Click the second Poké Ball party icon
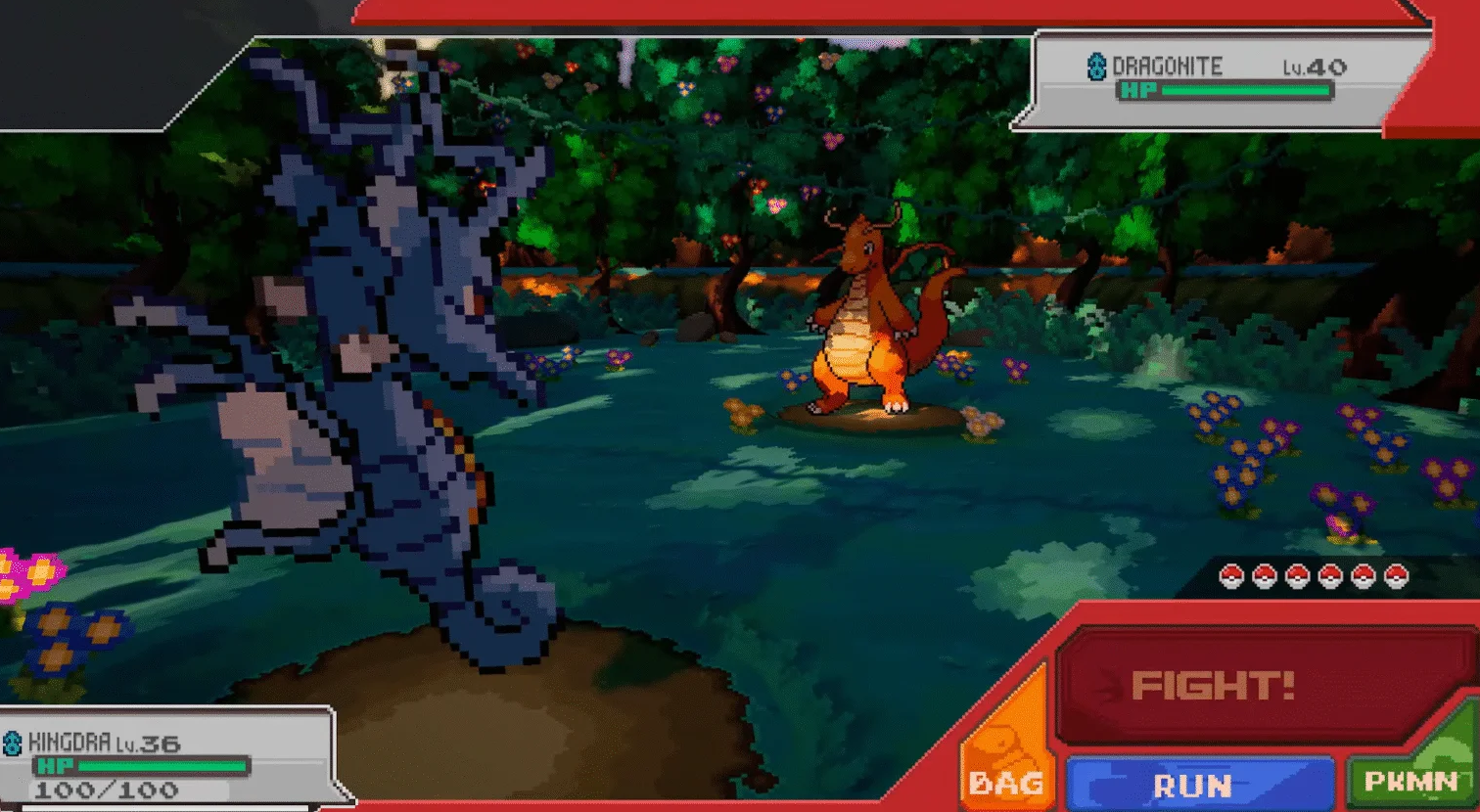This screenshot has width=1480, height=812. [1265, 576]
